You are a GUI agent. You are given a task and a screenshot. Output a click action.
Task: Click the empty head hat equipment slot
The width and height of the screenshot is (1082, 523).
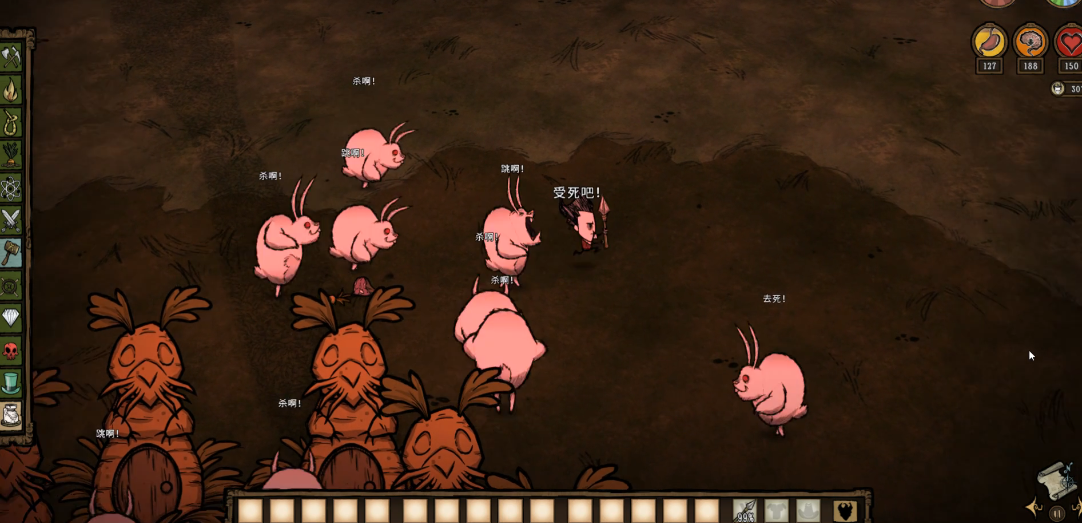808,511
